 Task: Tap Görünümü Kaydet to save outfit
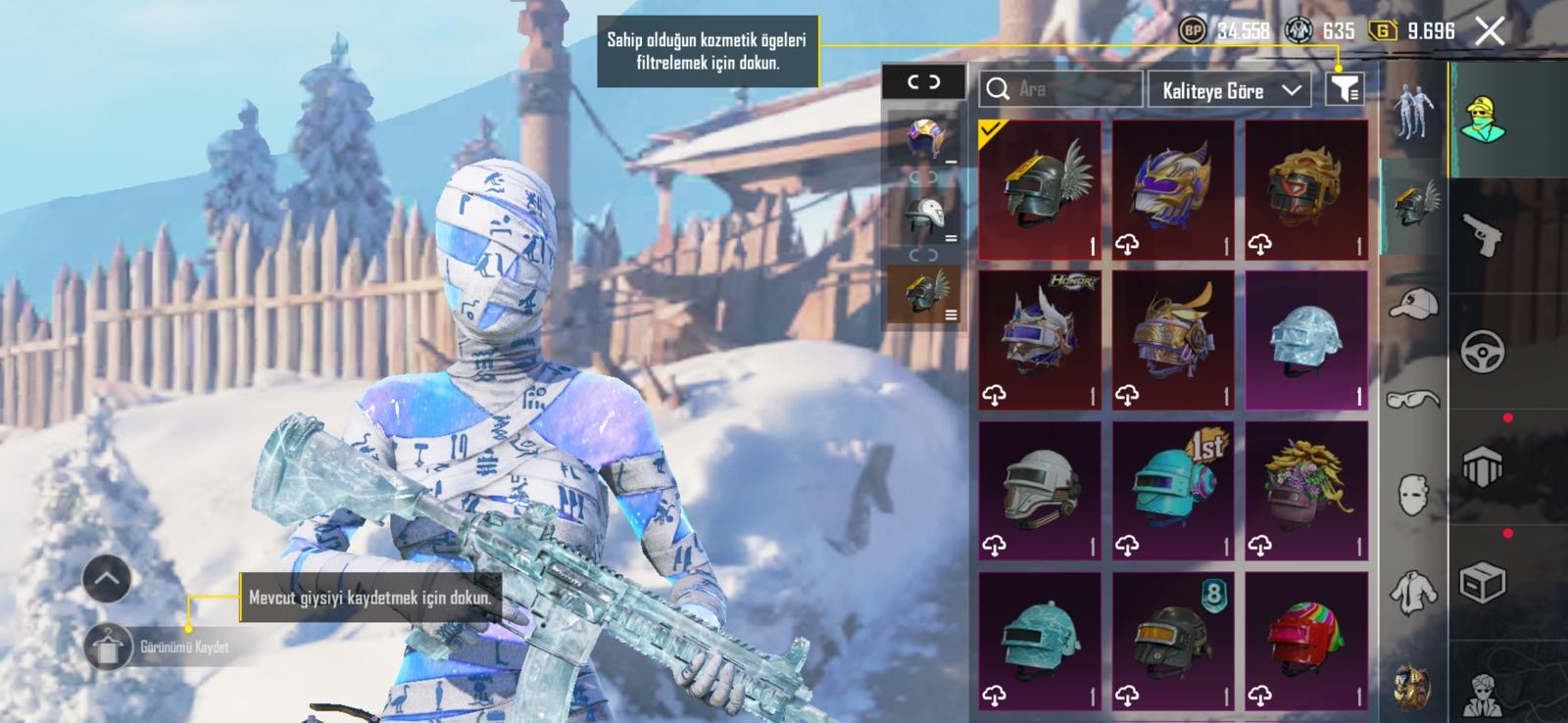tap(109, 648)
